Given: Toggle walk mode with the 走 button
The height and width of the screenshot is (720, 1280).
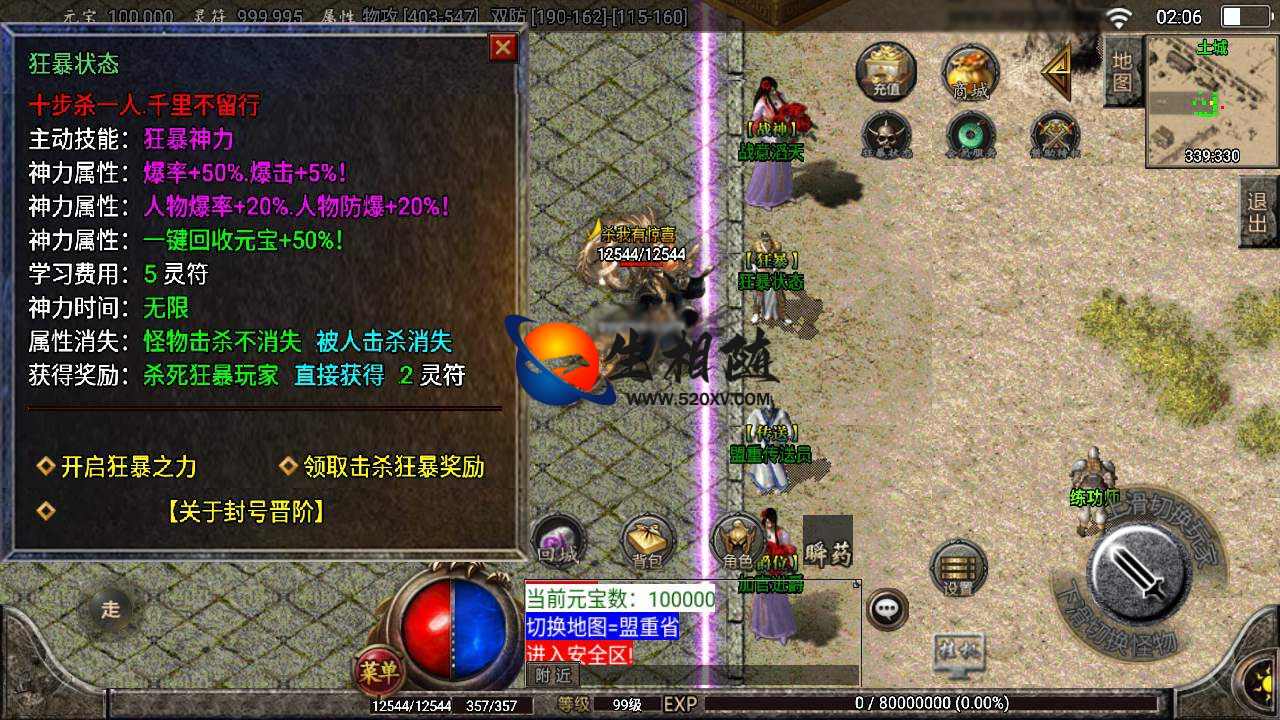Looking at the screenshot, I should pyautogui.click(x=110, y=605).
